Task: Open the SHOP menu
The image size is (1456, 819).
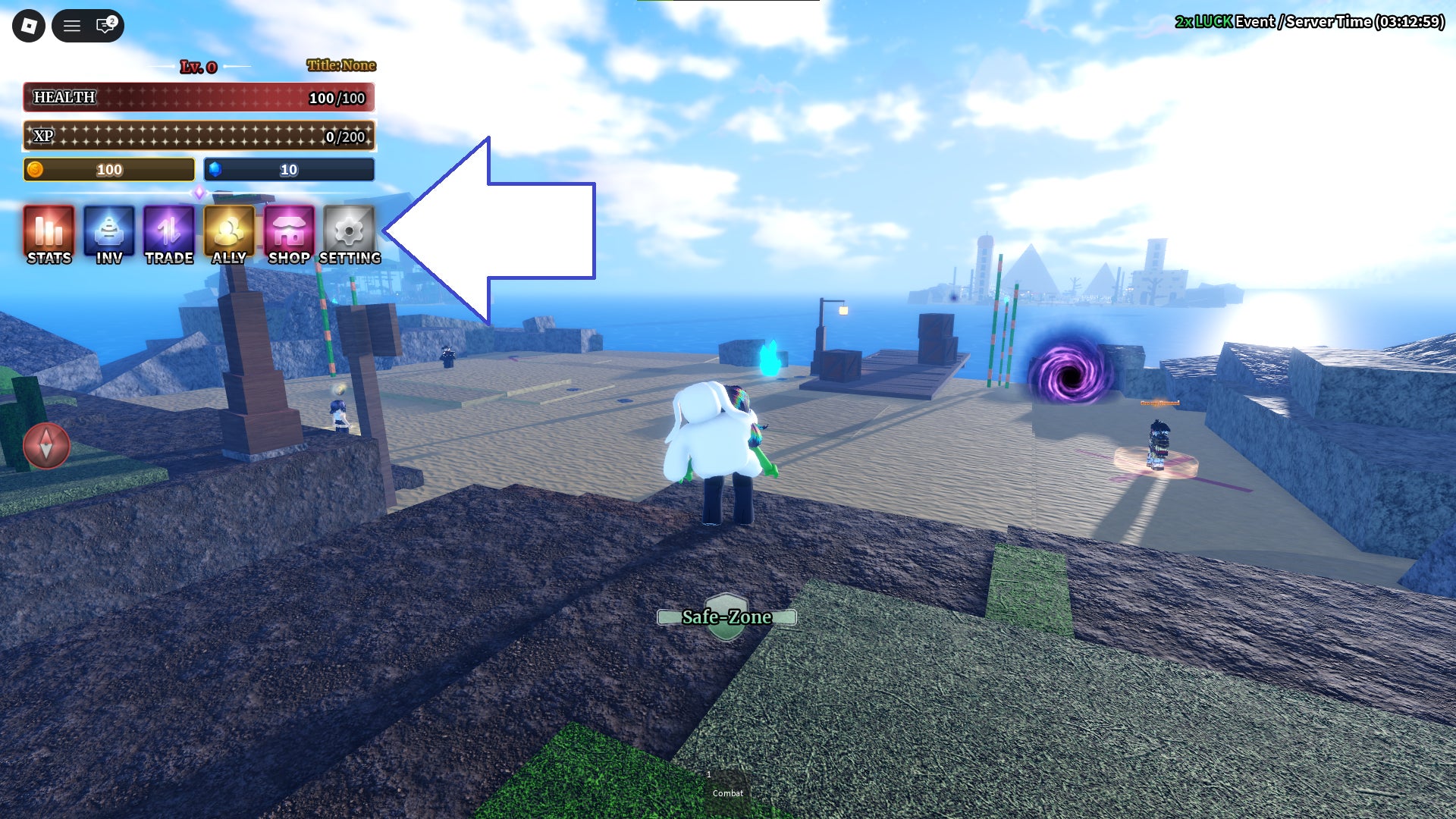Action: coord(289,234)
